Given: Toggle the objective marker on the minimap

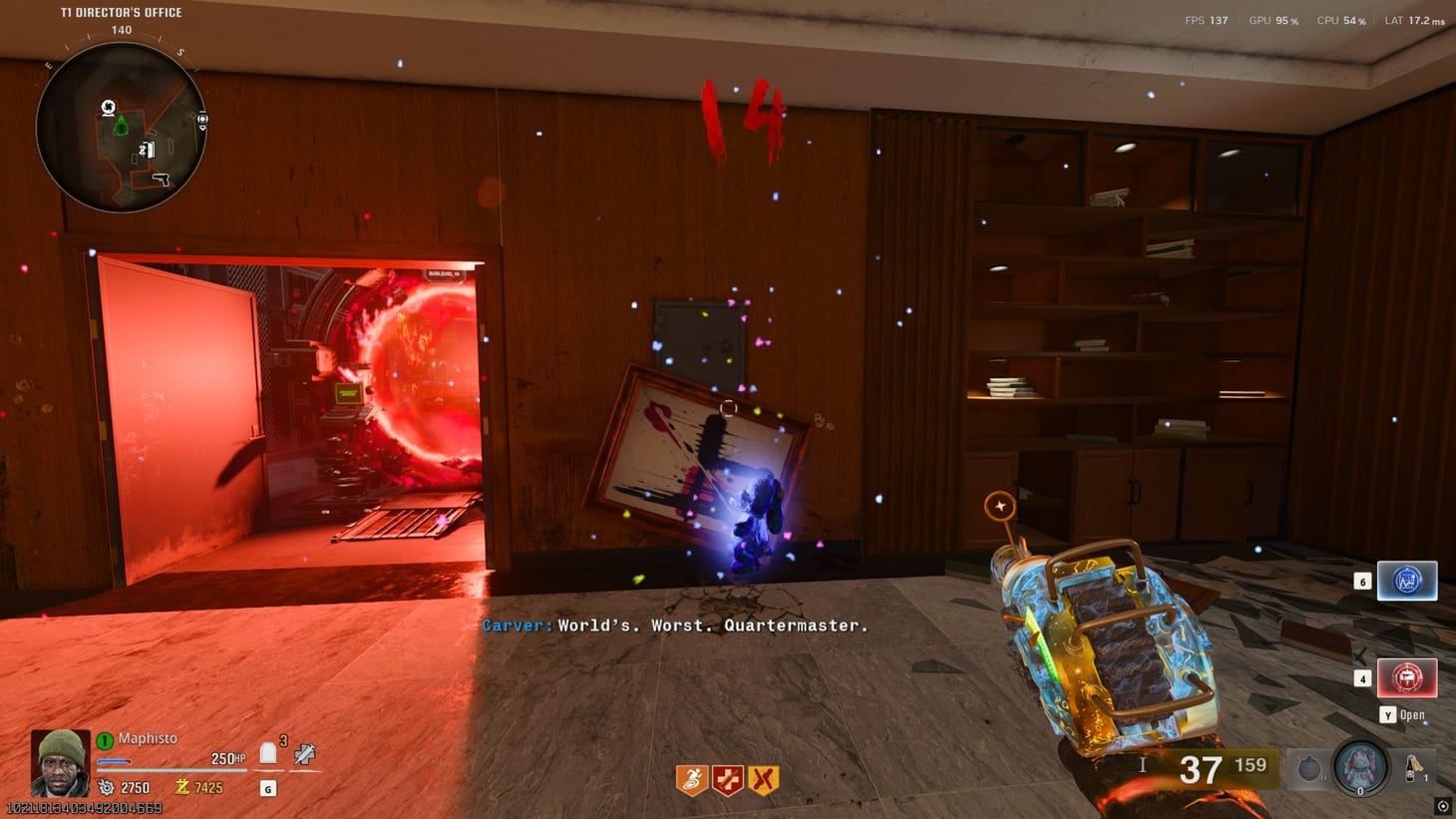Looking at the screenshot, I should click(121, 127).
